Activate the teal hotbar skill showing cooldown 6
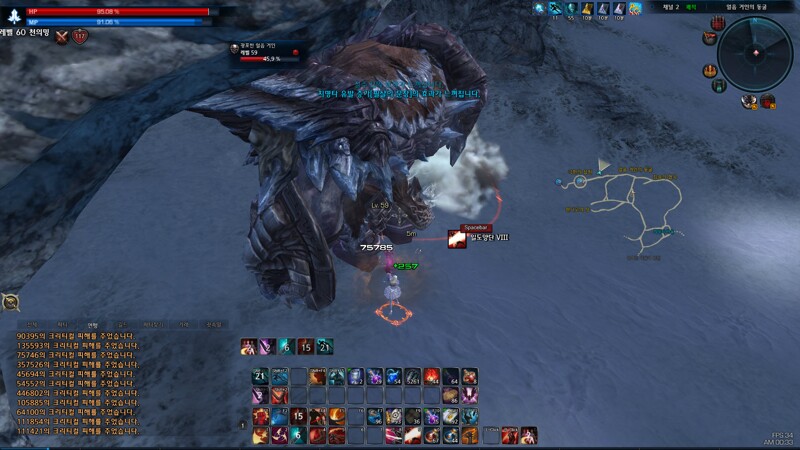The width and height of the screenshot is (800, 450). (298, 435)
